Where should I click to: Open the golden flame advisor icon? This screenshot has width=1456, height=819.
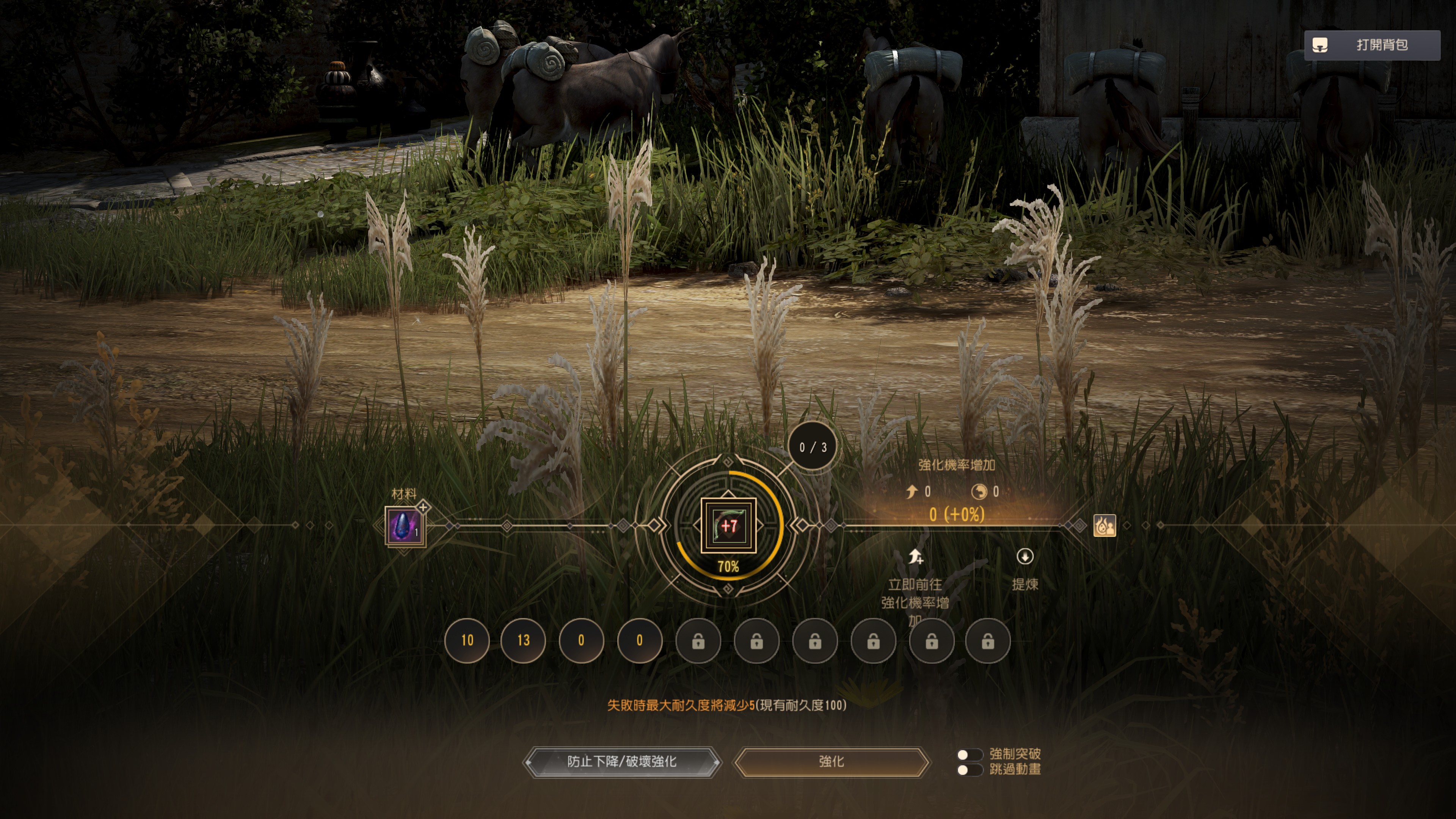pyautogui.click(x=1105, y=526)
